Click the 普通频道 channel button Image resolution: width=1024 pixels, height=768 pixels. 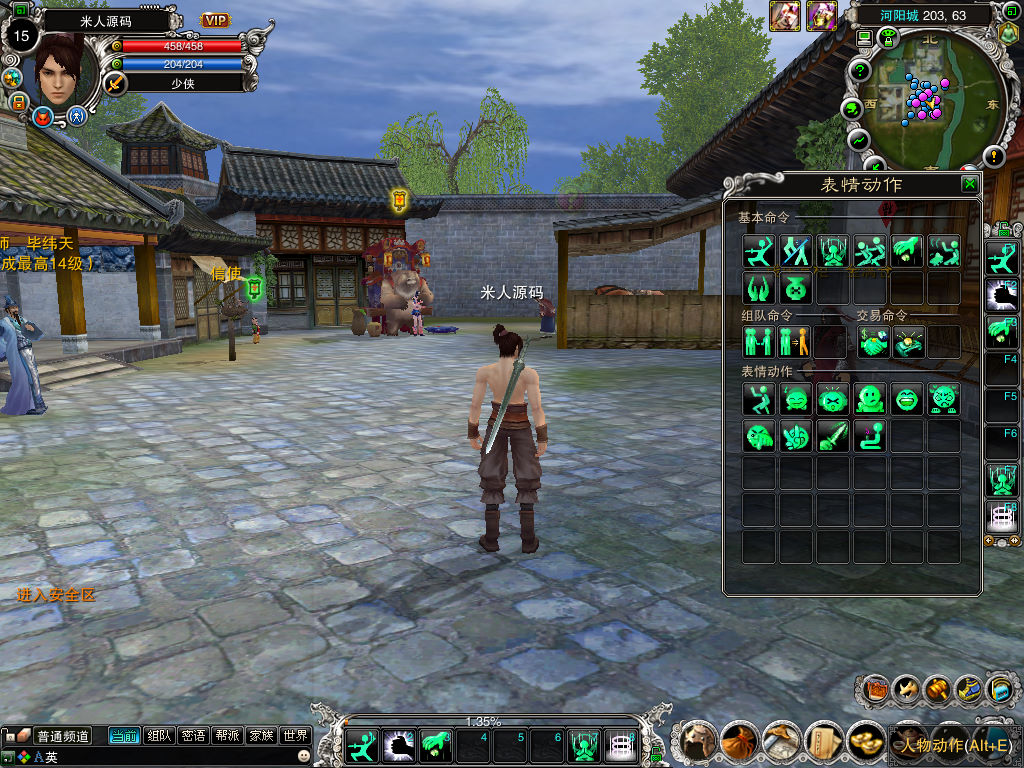coord(63,736)
